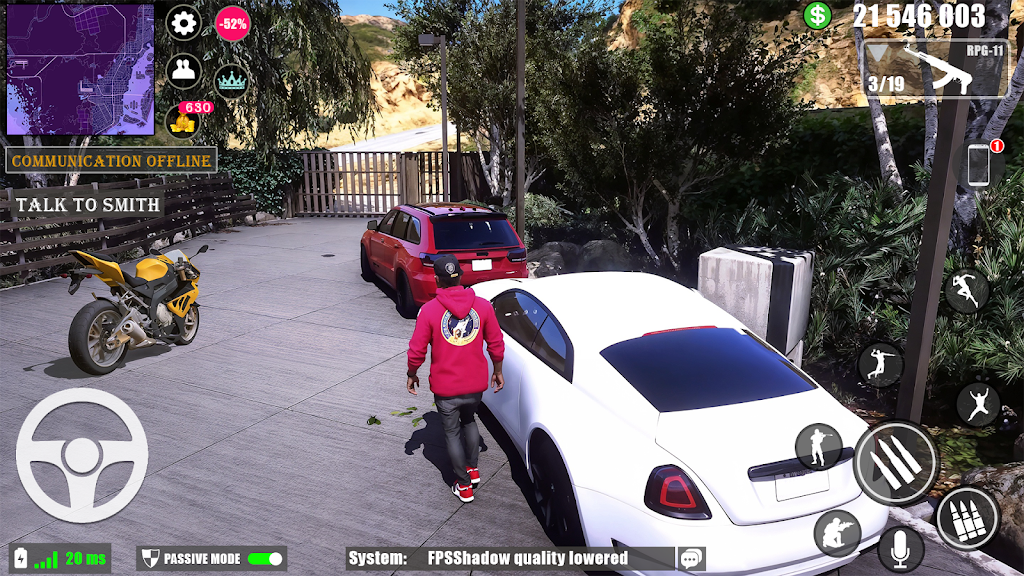Image resolution: width=1024 pixels, height=576 pixels.
Task: Toggle the microphone voice chat
Action: tap(900, 548)
